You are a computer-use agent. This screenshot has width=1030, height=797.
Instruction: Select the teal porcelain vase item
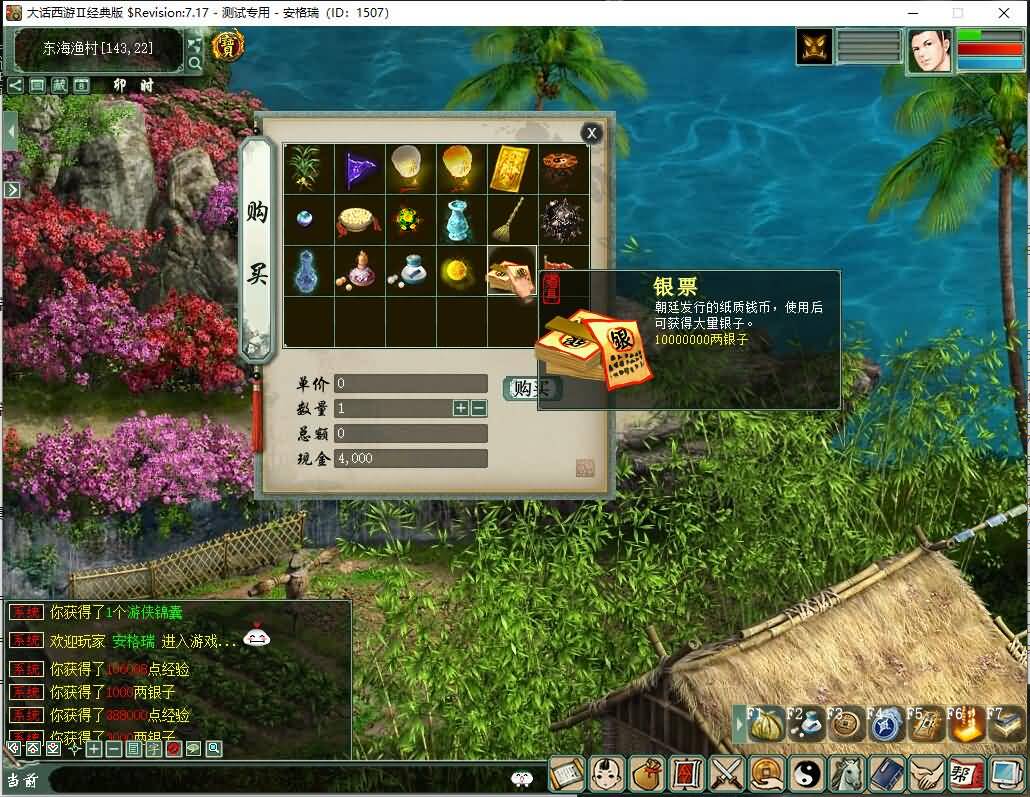point(461,219)
